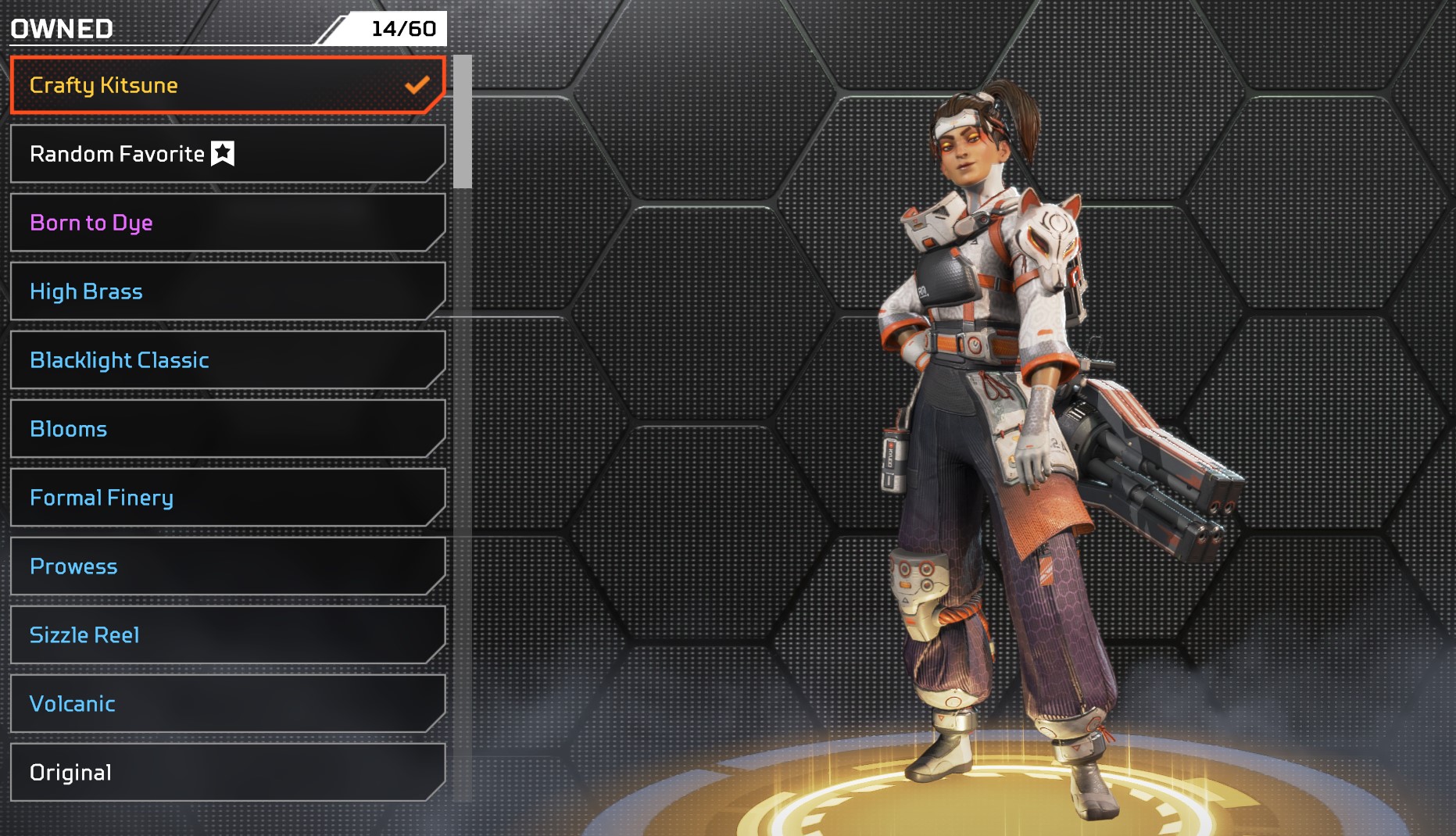1456x836 pixels.
Task: Select the Prowess skin entry
Action: (227, 566)
